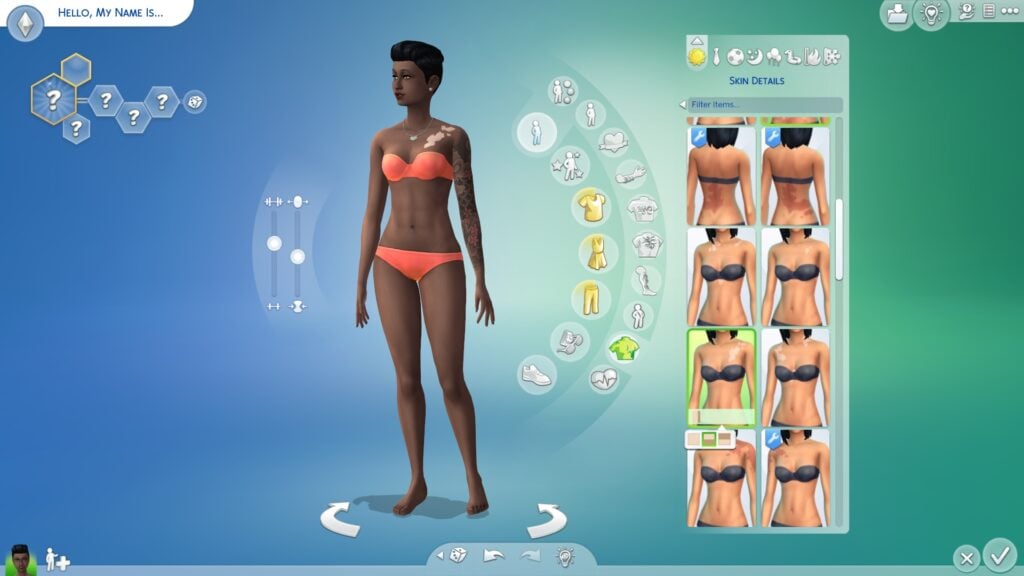Adjust the body weight slider handle
The image size is (1024, 576).
click(x=297, y=257)
